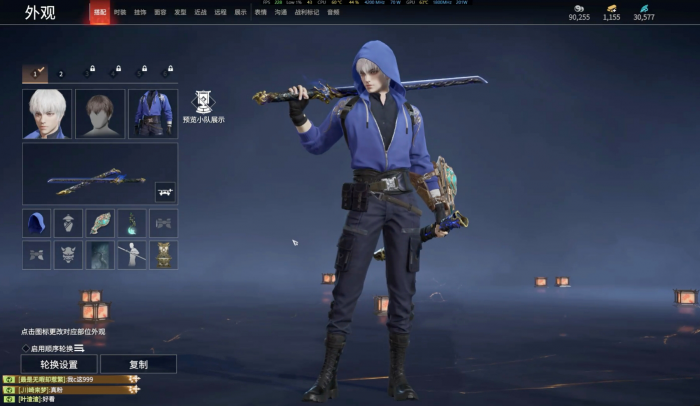This screenshot has width=700, height=406.
Task: Choose the demon mask accessory slot
Action: [68, 255]
